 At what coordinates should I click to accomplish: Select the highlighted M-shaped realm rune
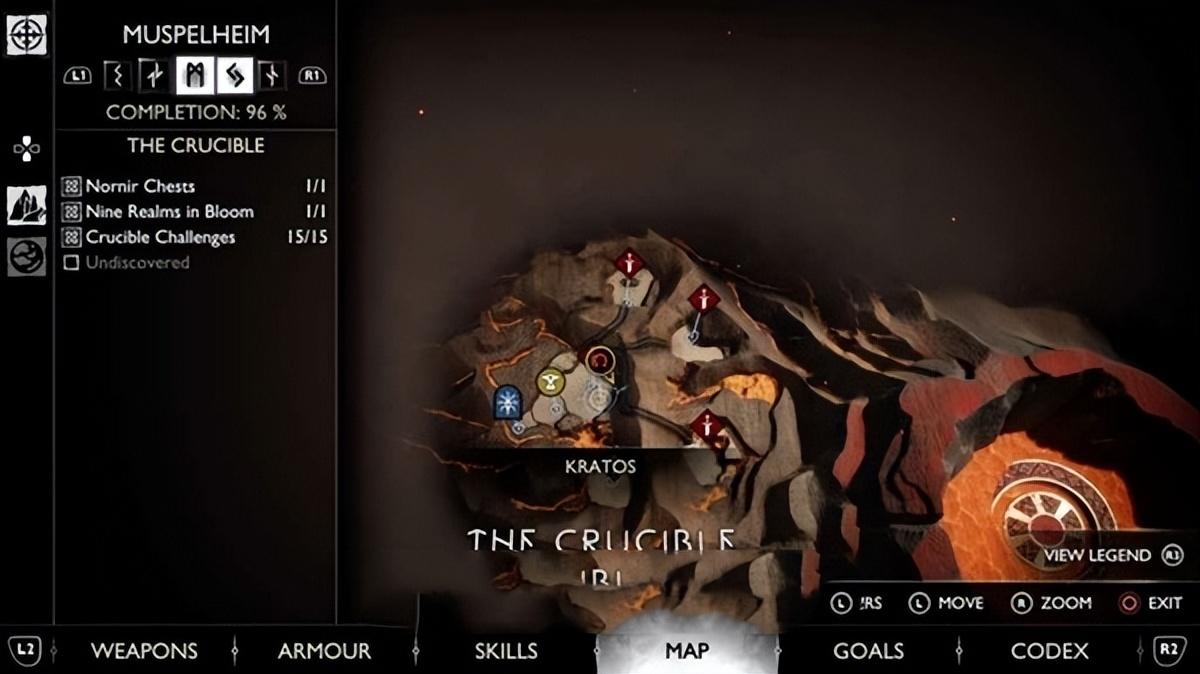193,75
